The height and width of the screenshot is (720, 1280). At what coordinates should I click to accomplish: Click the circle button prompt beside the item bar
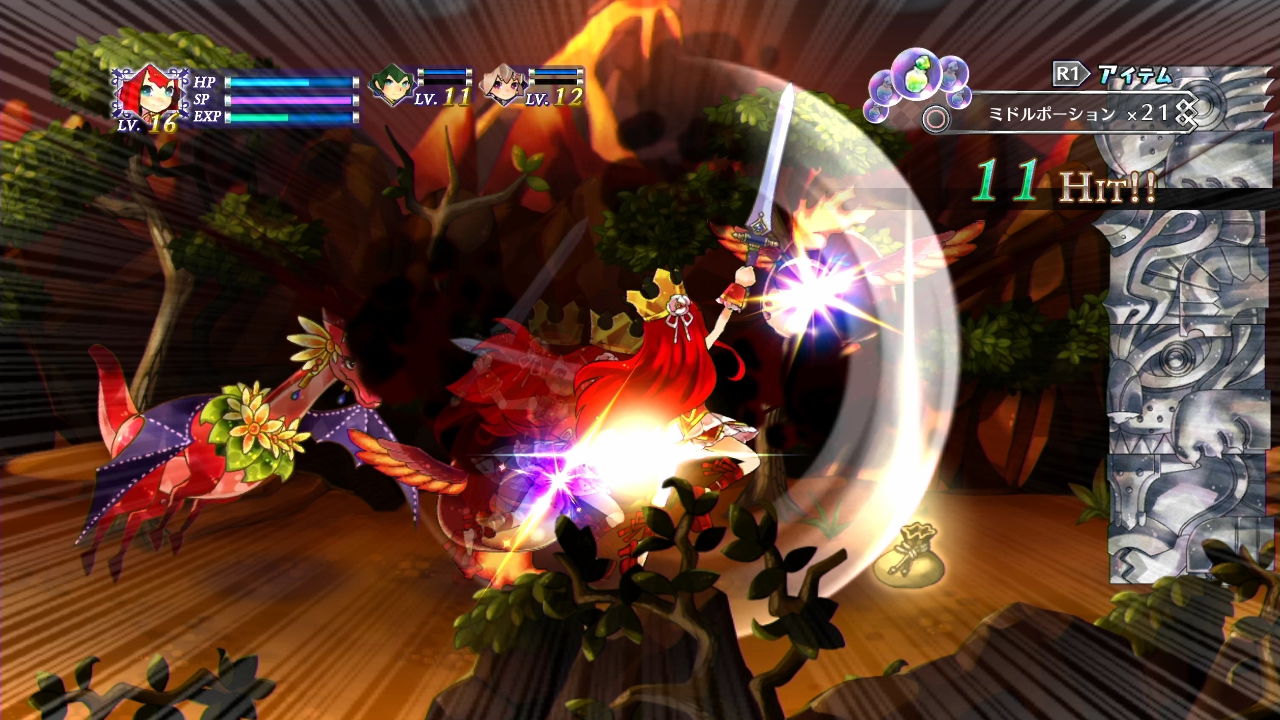pyautogui.click(x=936, y=118)
